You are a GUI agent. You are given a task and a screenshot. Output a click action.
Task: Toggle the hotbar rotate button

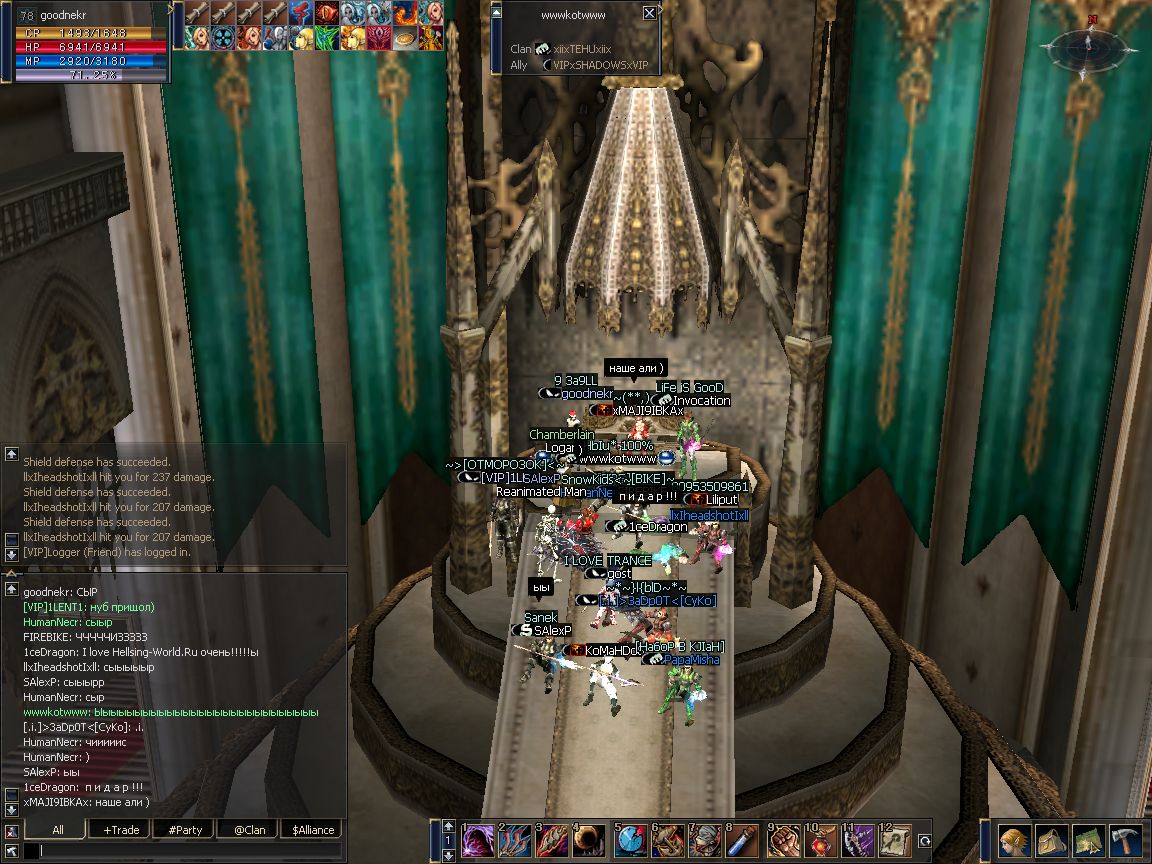(x=925, y=841)
